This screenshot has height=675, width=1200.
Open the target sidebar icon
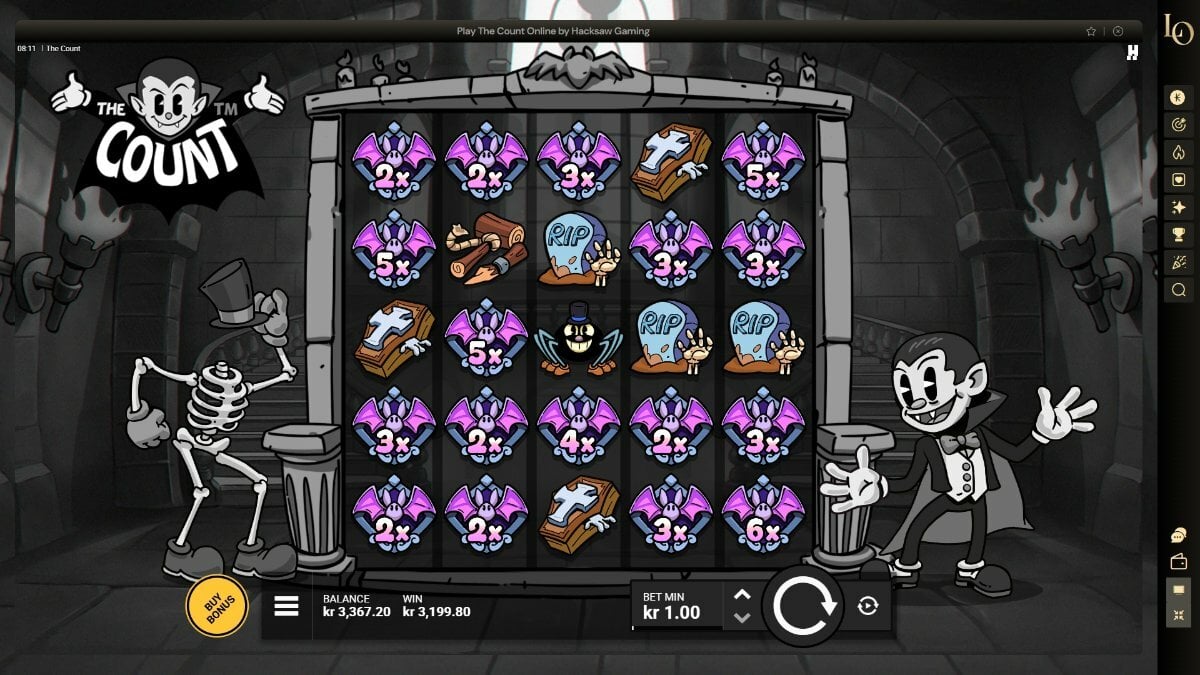[1178, 125]
